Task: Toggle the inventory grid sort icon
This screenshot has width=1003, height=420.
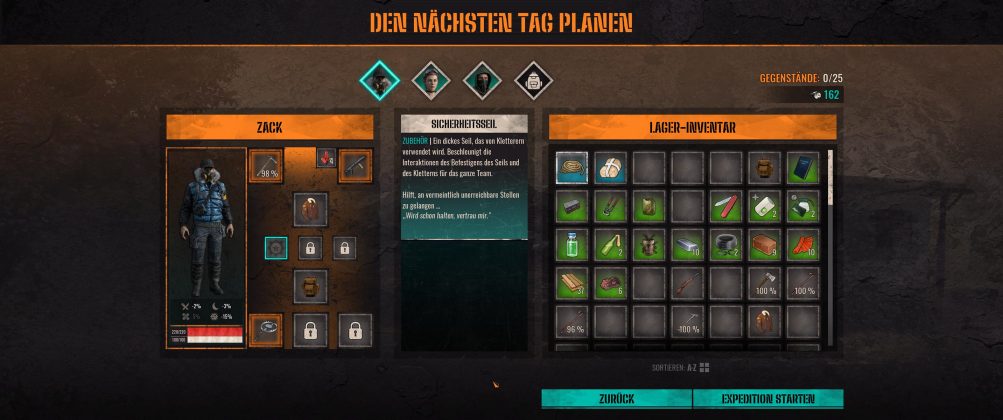Action: [704, 368]
